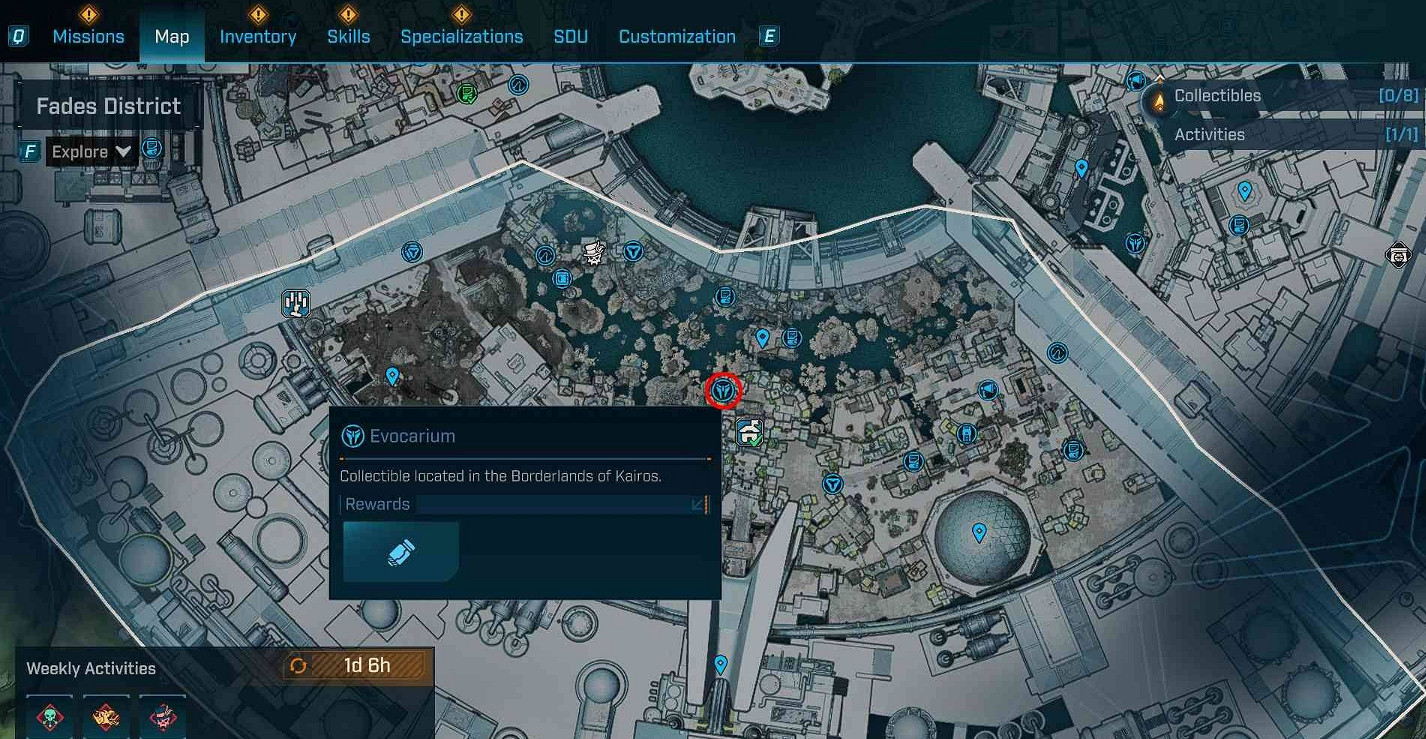The height and width of the screenshot is (739, 1426).
Task: Click the reward item thumbnail in the Evocarium popup
Action: (399, 551)
